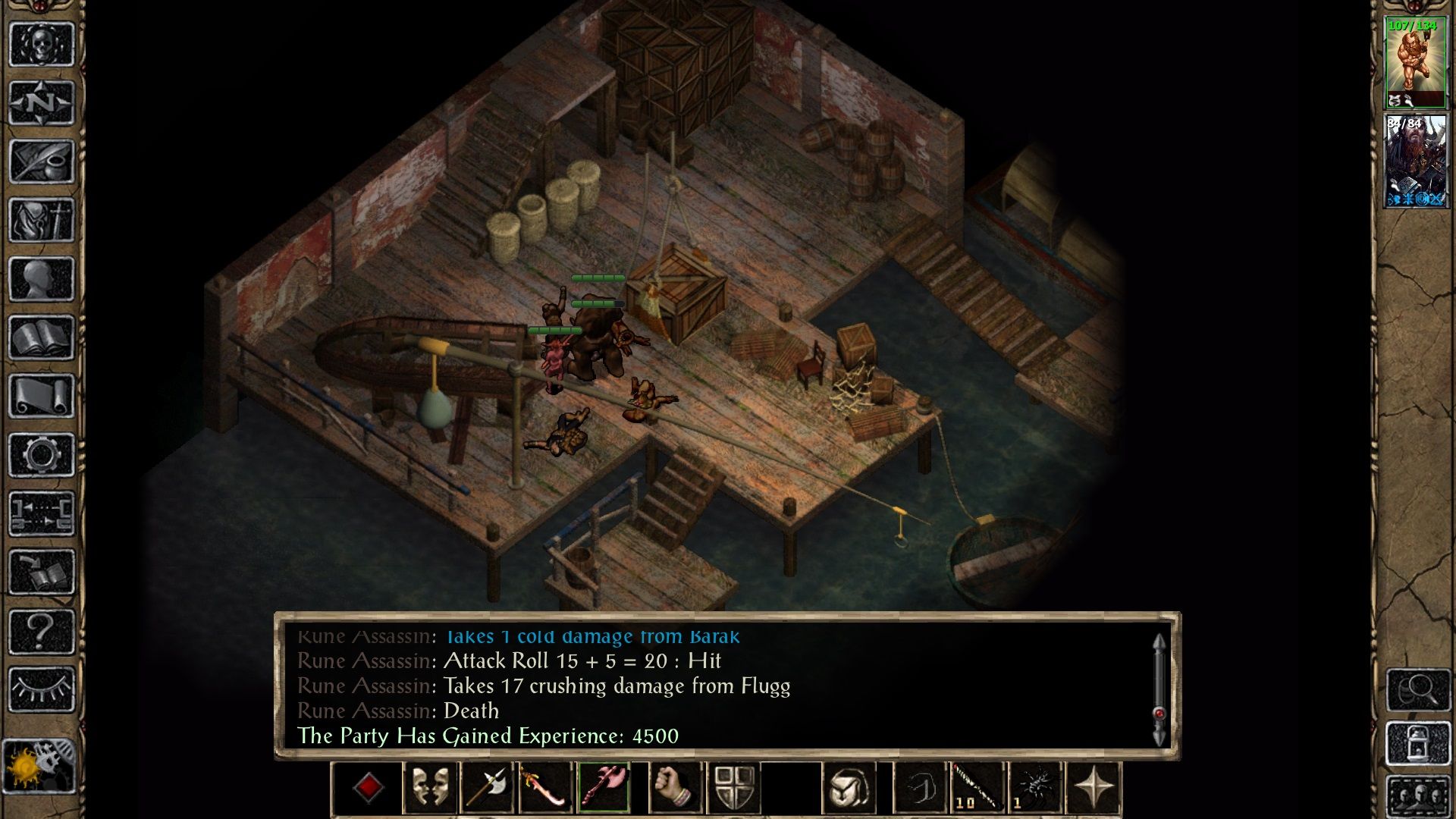This screenshot has height=819, width=1456.
Task: Equip the halberd quick weapon
Action: (487, 788)
